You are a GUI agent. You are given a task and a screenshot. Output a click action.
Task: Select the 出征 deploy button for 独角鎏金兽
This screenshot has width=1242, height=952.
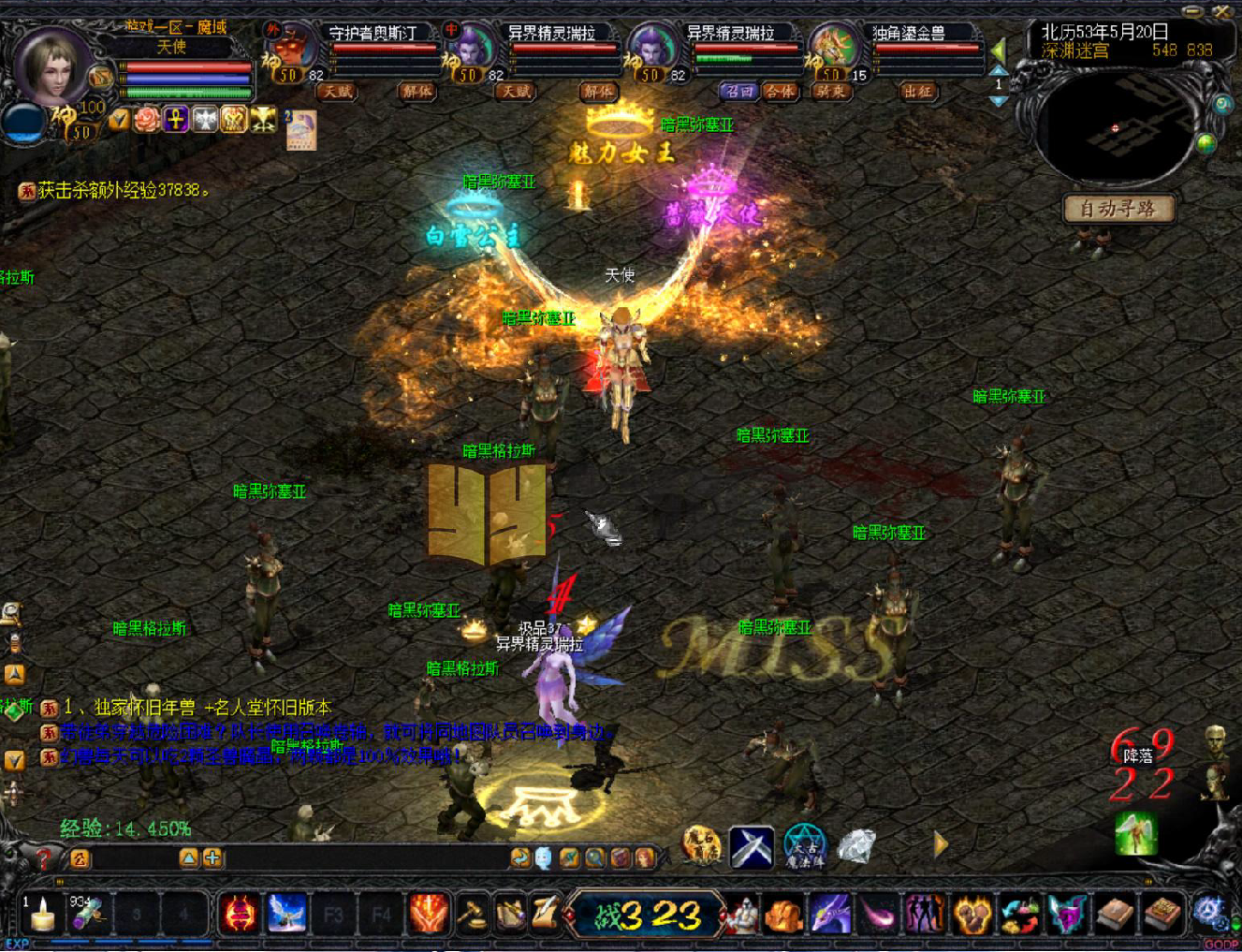918,91
